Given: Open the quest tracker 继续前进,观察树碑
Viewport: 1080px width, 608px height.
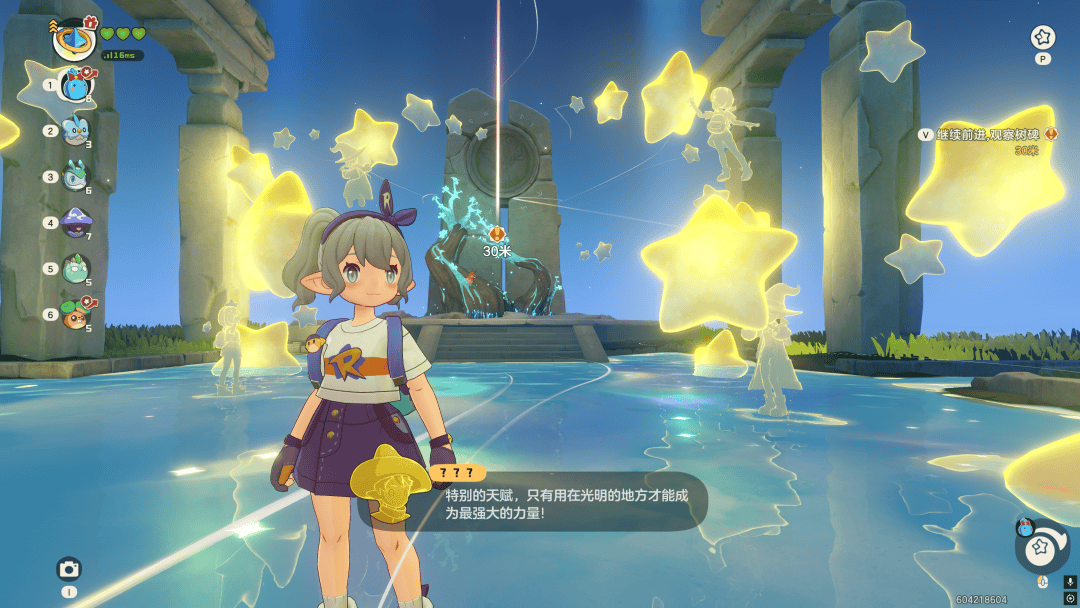Looking at the screenshot, I should pyautogui.click(x=985, y=135).
